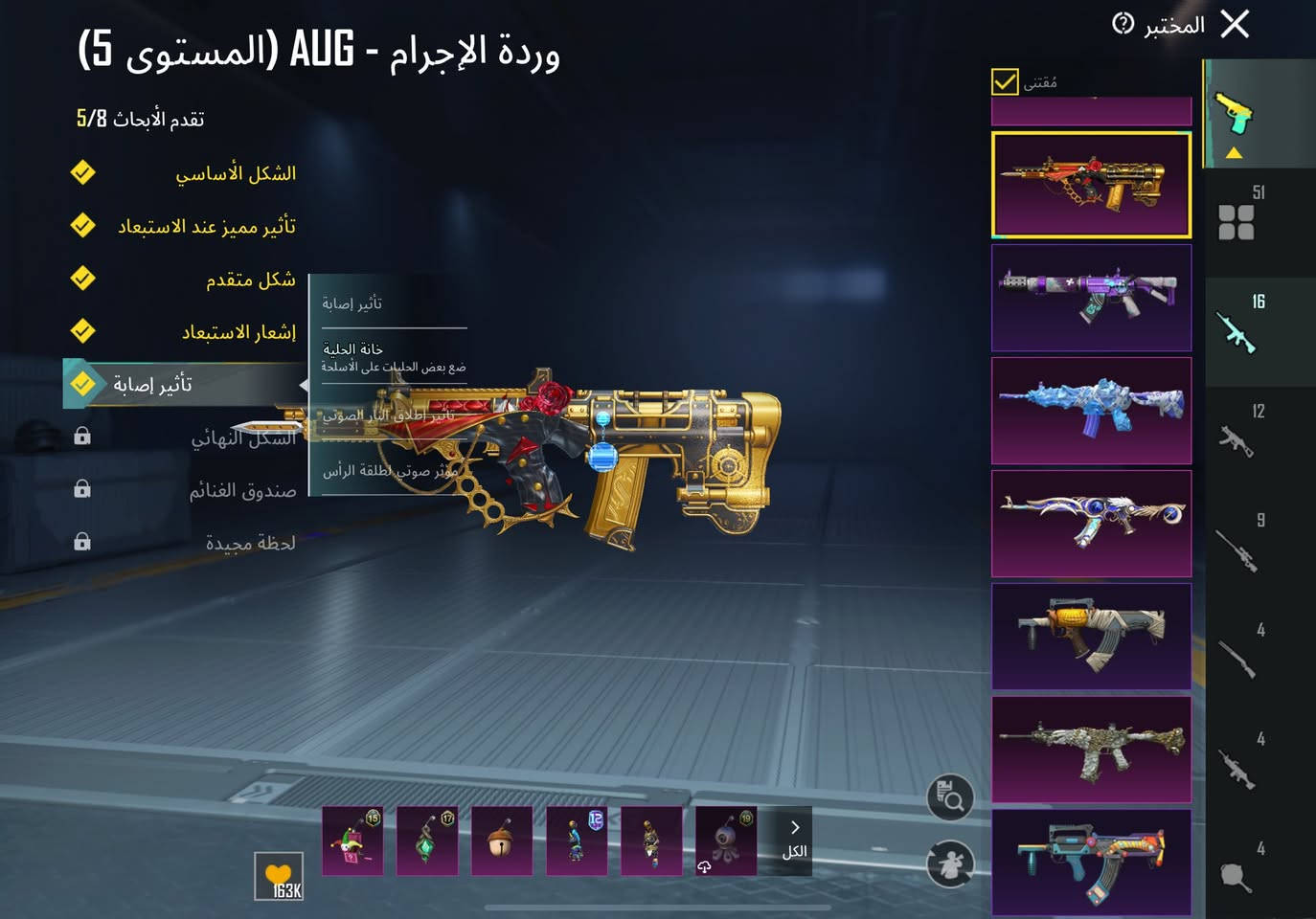1316x919 pixels.
Task: Click the magnifier preview icon above the character icon
Action: click(948, 797)
